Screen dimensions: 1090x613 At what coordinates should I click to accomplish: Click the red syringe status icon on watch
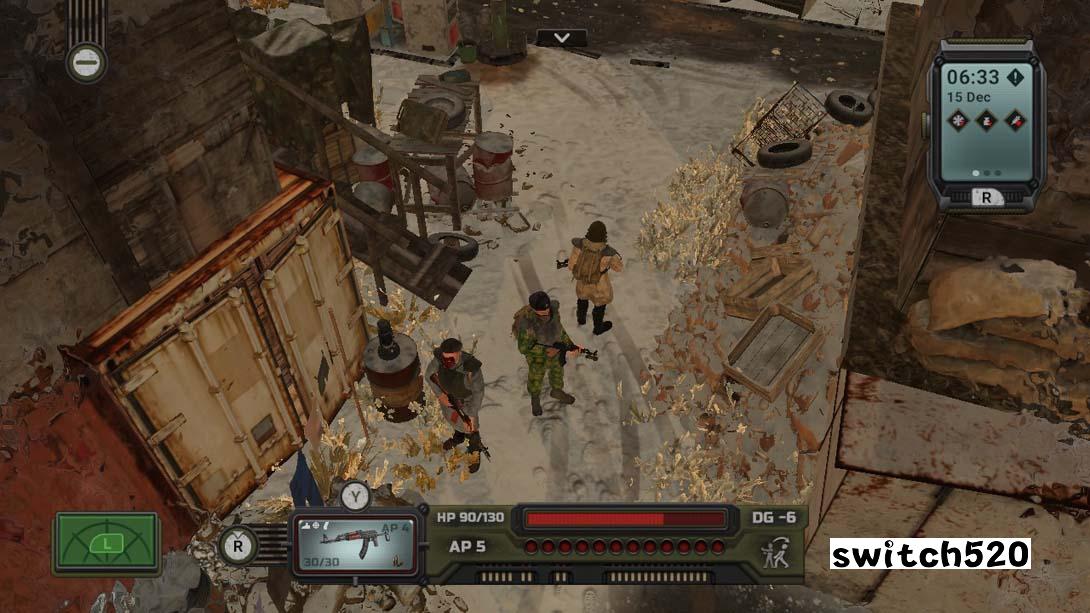(1014, 119)
